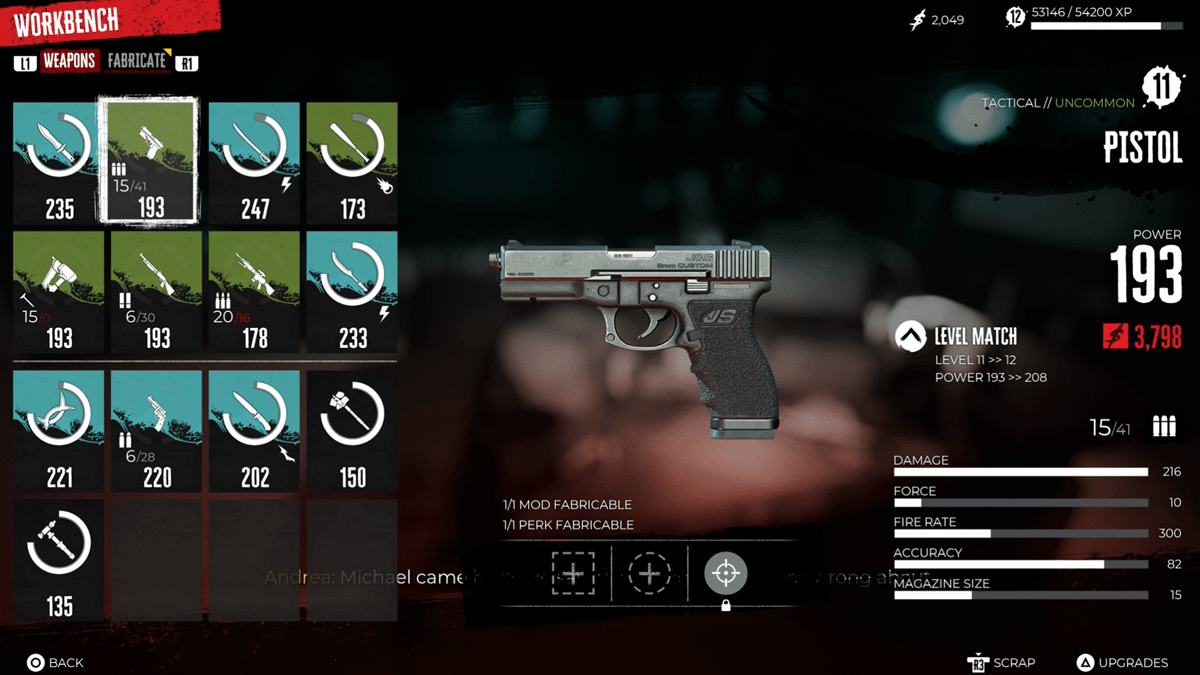The width and height of the screenshot is (1200, 675).
Task: Switch to the Fabricate tab
Action: 137,61
